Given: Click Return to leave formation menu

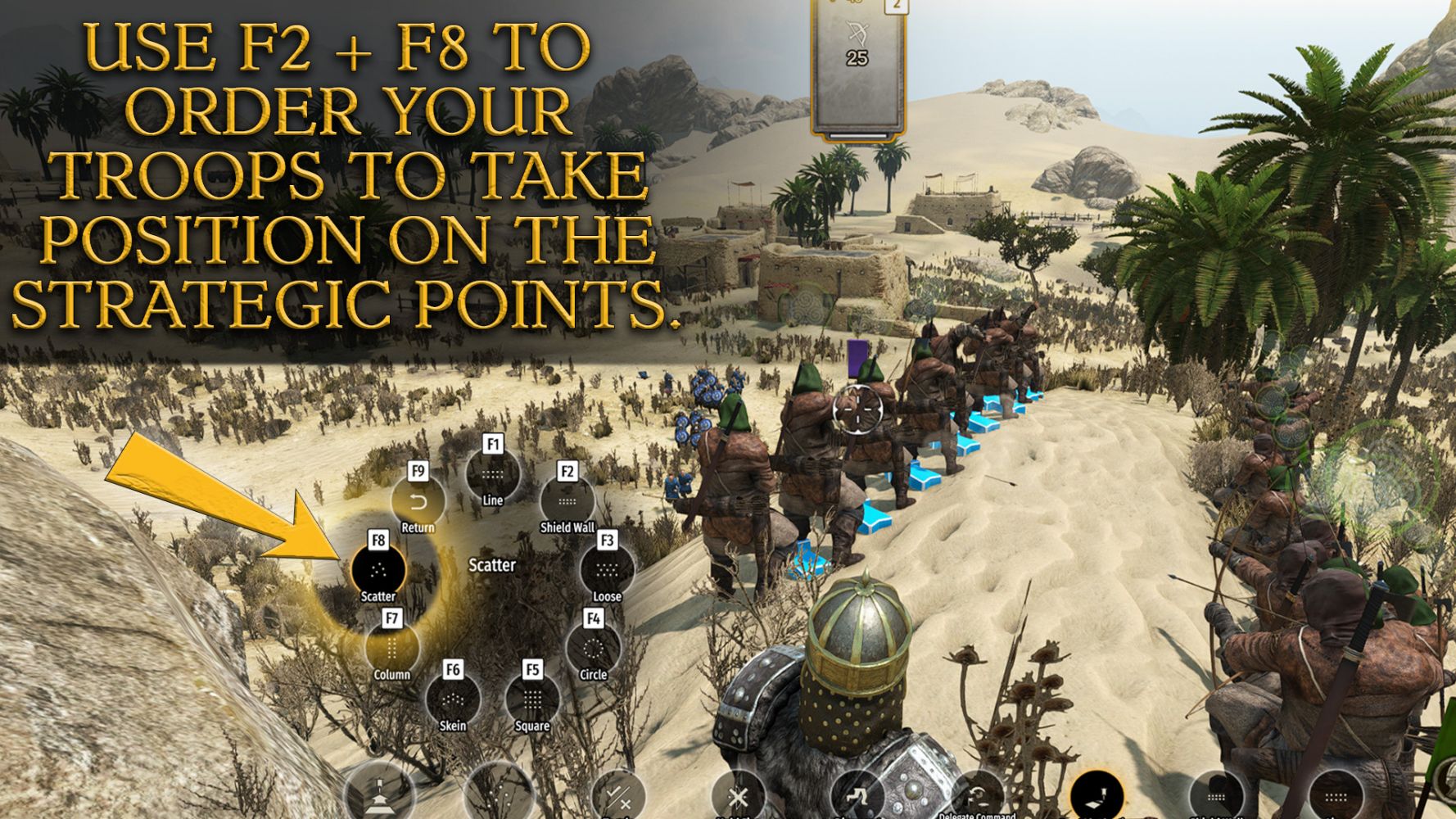Looking at the screenshot, I should (418, 500).
